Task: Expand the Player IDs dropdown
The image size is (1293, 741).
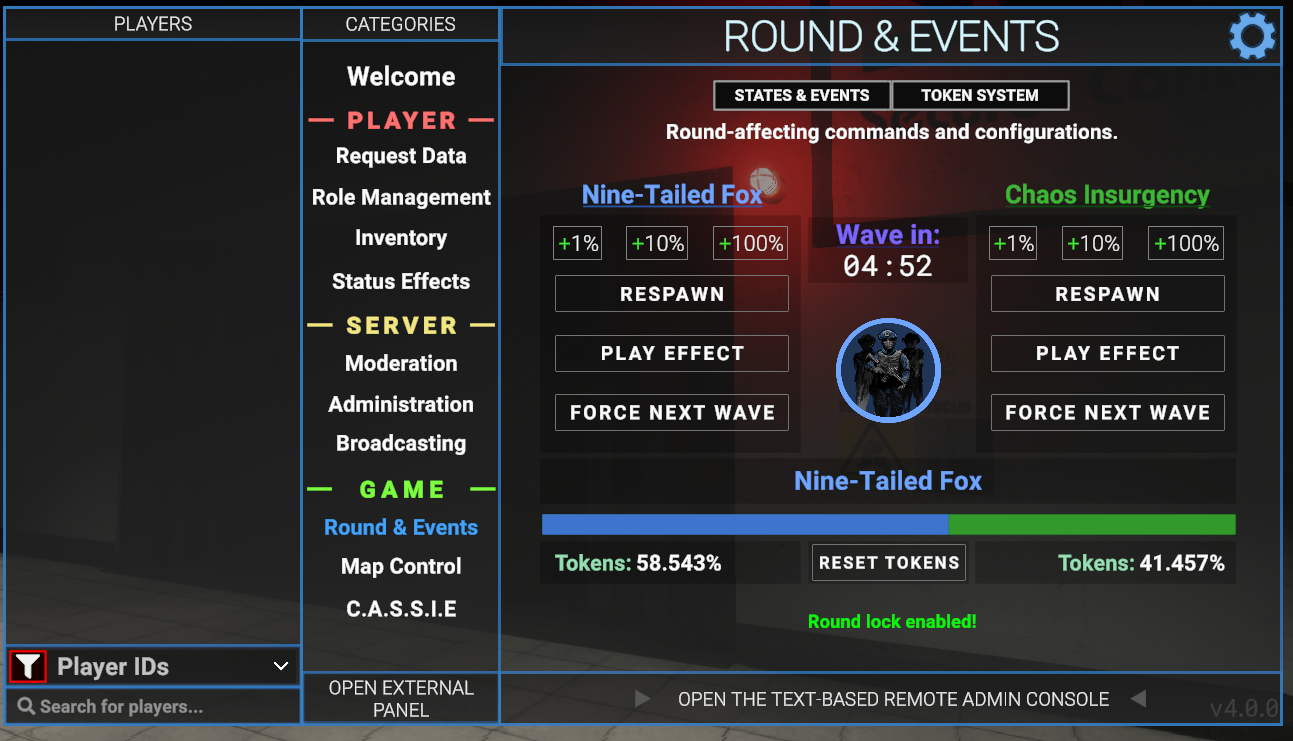Action: [279, 666]
